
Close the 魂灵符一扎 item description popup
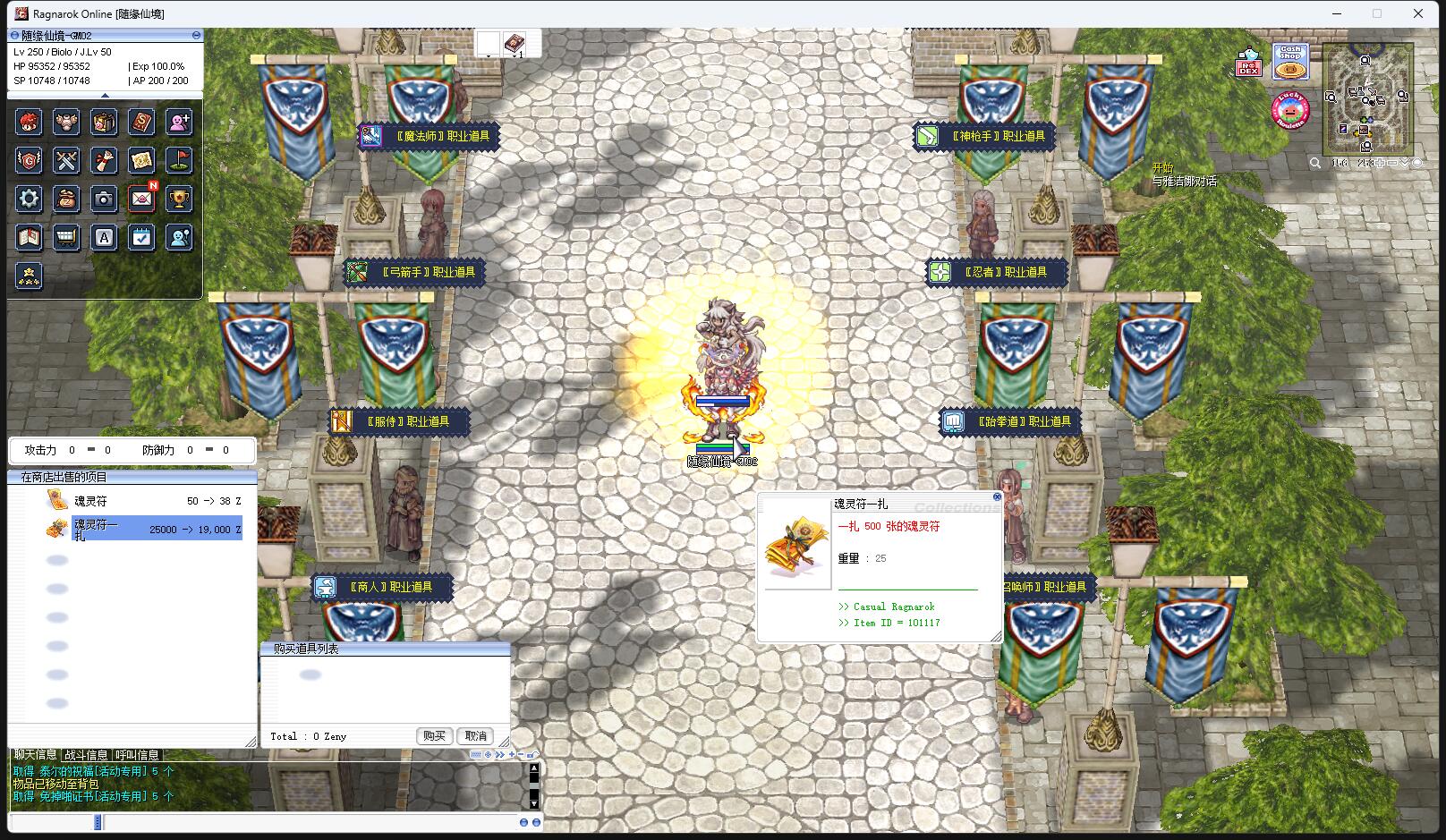[x=997, y=496]
